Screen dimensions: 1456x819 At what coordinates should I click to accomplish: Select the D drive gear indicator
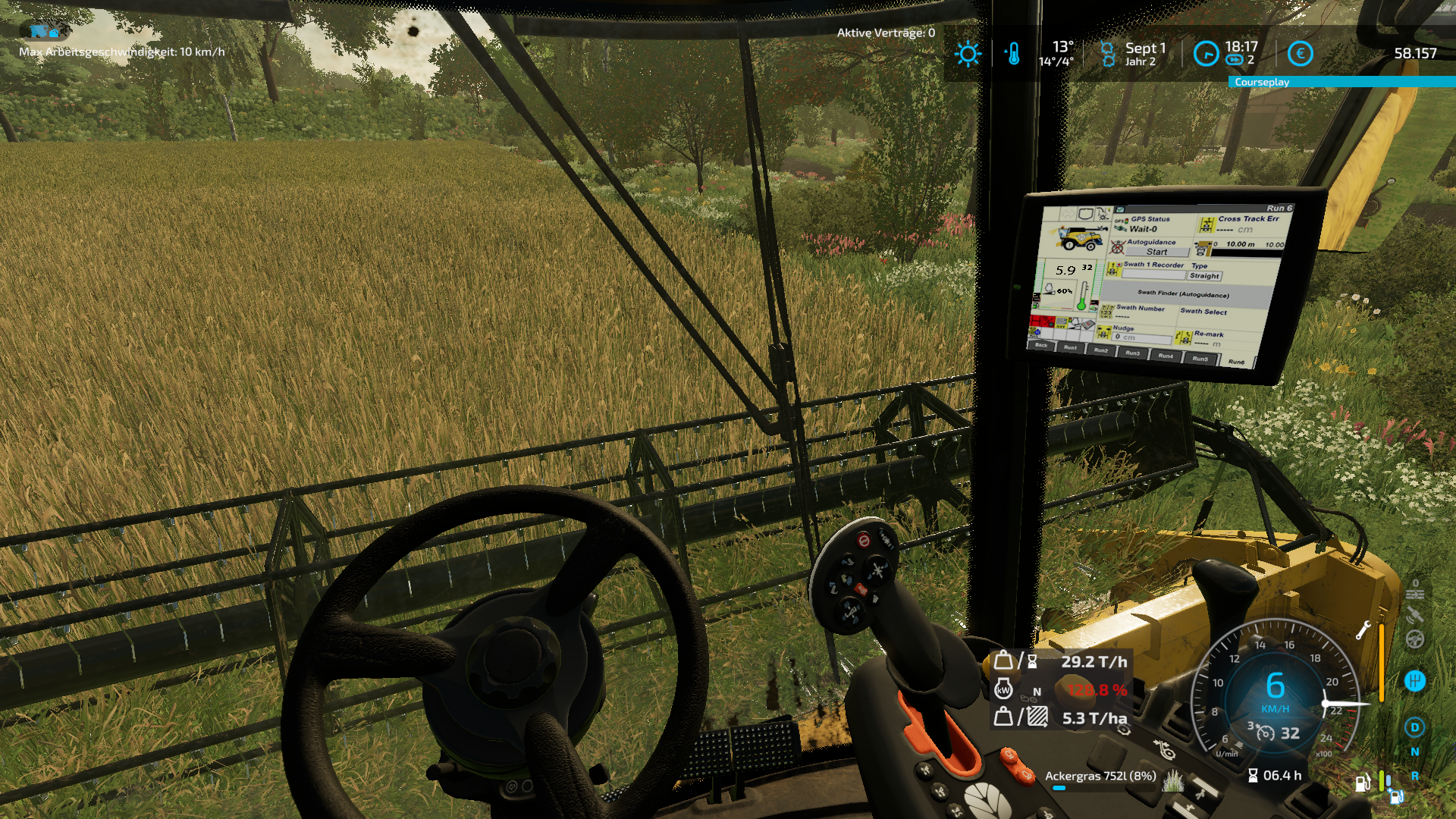point(1415,727)
